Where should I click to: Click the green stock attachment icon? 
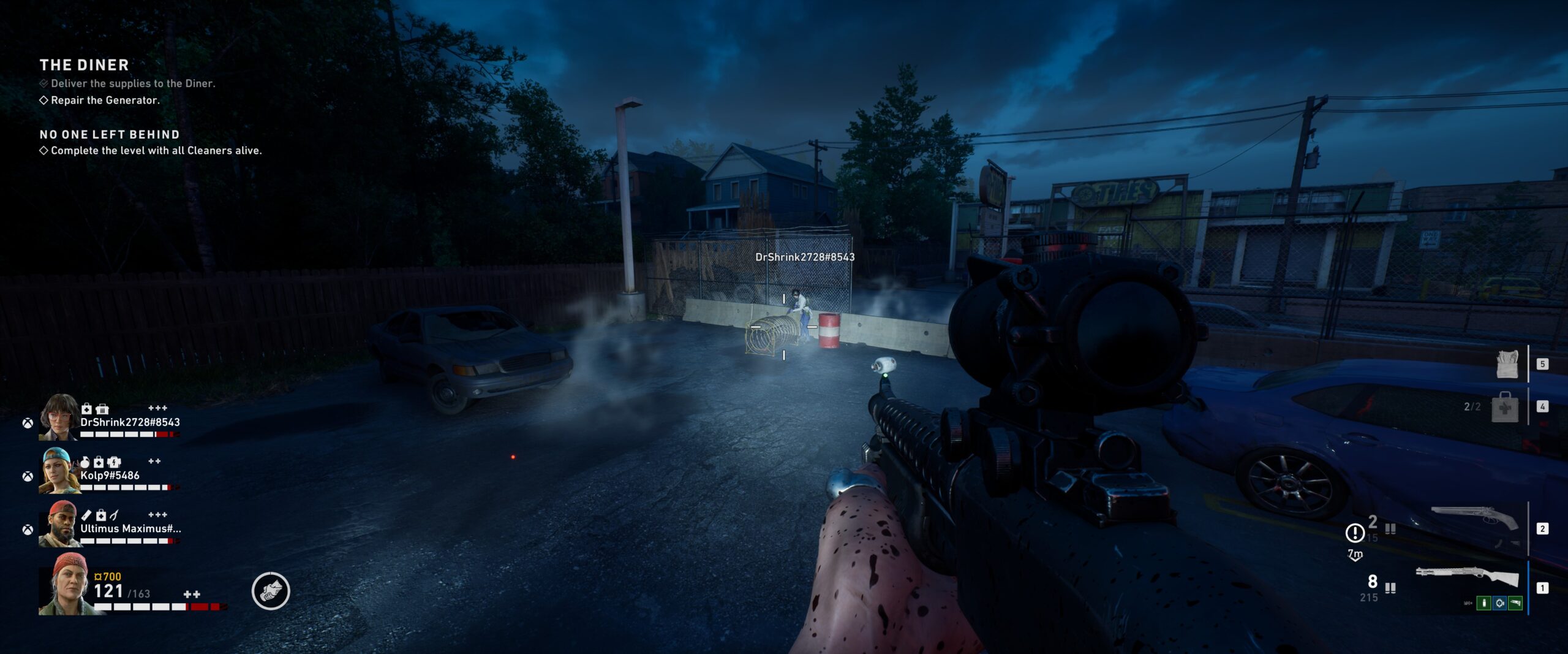1515,603
